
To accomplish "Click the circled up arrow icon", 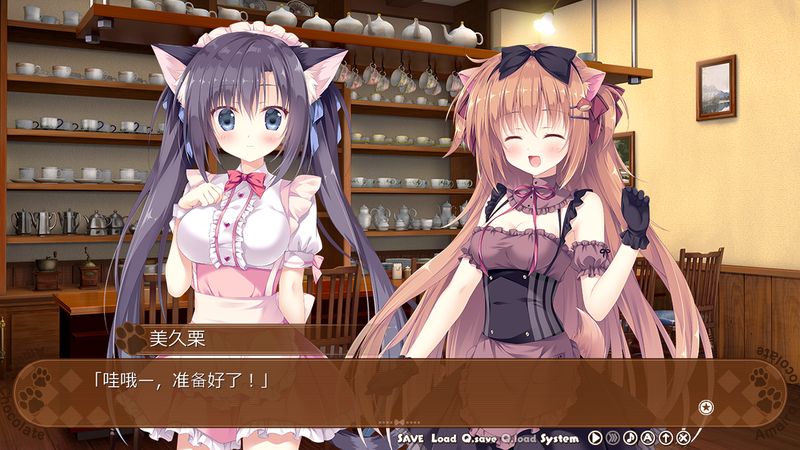I will 666,438.
